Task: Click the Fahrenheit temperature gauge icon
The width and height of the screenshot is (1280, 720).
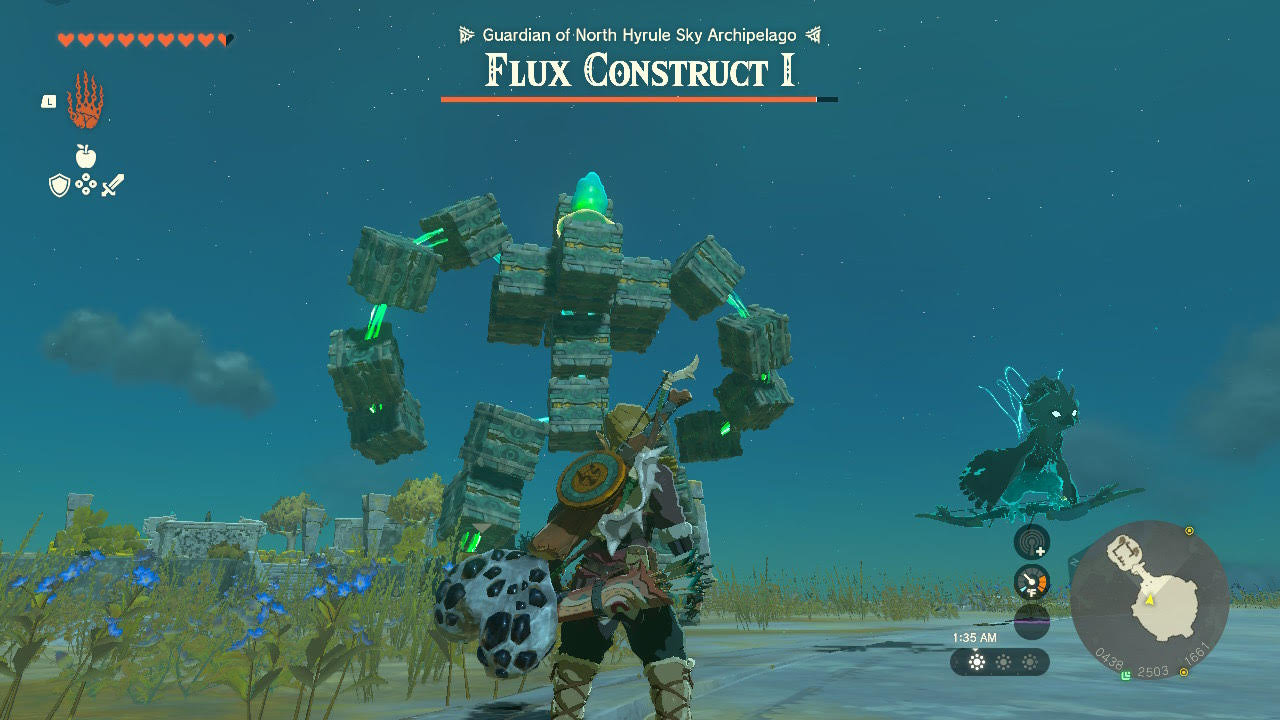Action: click(x=1031, y=581)
